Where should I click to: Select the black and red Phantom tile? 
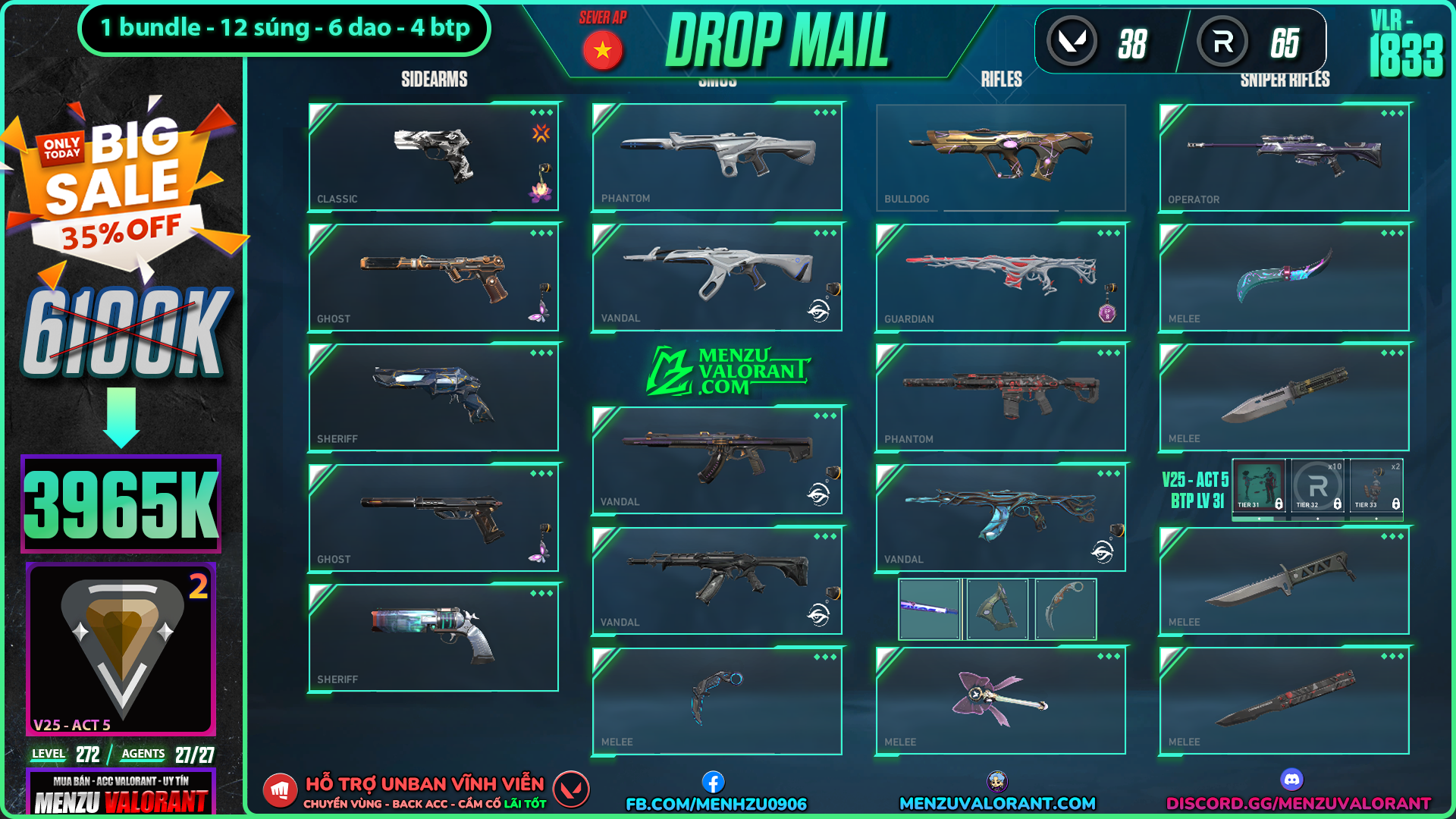pyautogui.click(x=1000, y=397)
